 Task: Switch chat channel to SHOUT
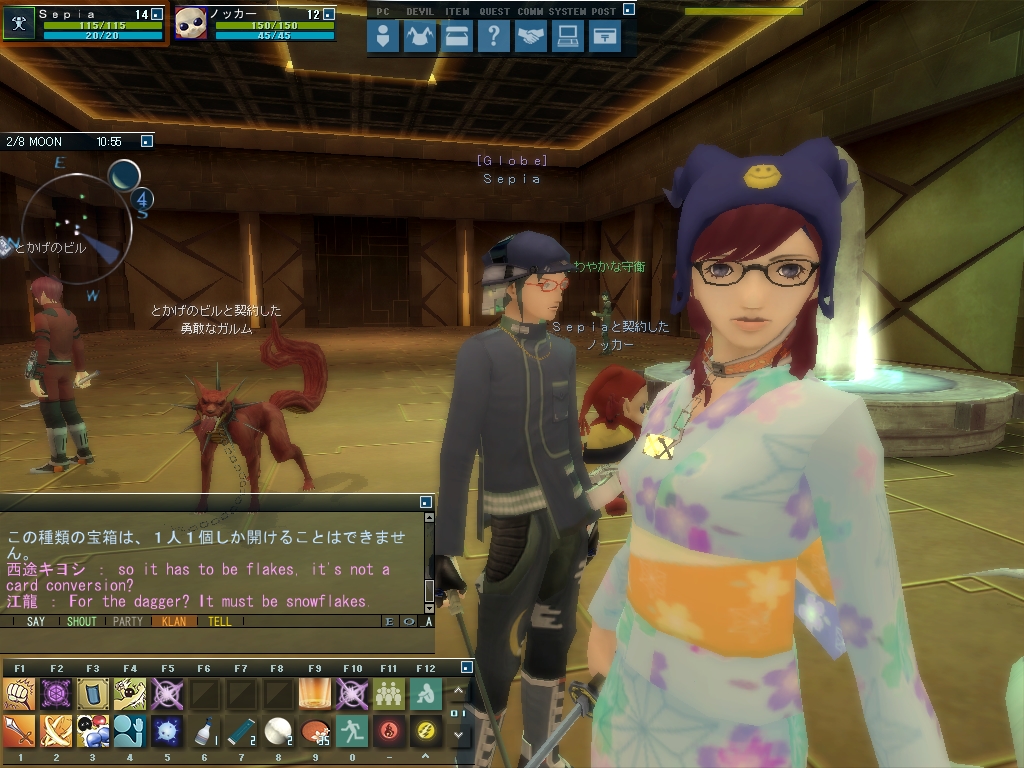click(82, 621)
